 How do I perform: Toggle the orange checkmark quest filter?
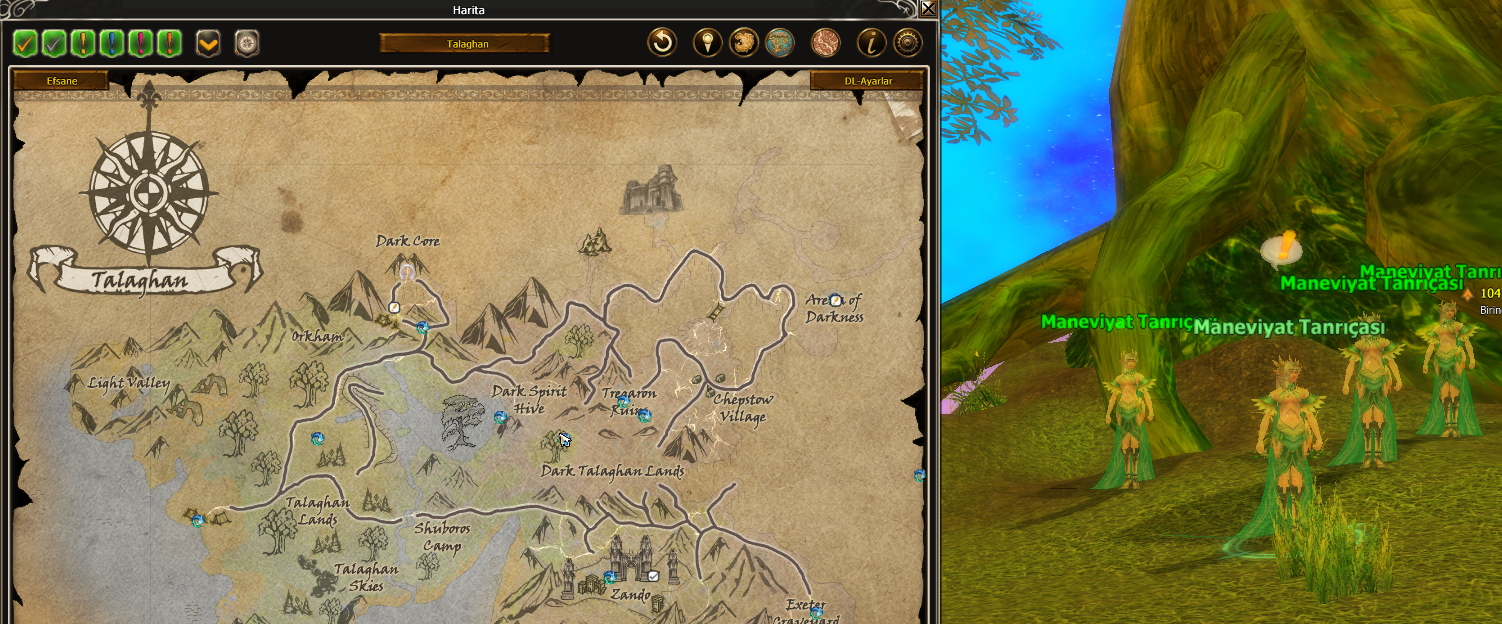[x=25, y=43]
